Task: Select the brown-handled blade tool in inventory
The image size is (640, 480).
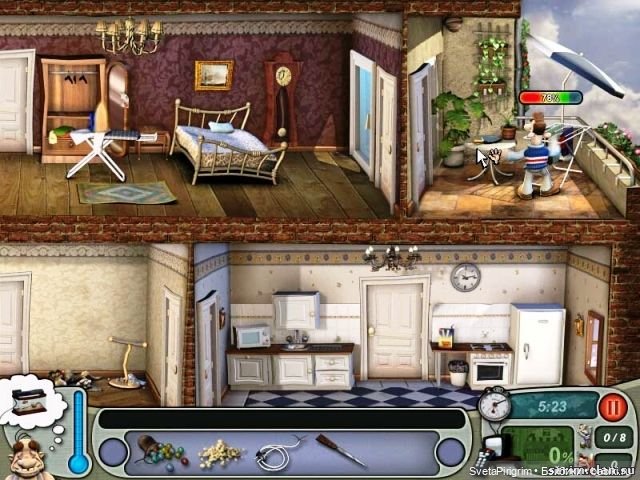Action: point(341,450)
